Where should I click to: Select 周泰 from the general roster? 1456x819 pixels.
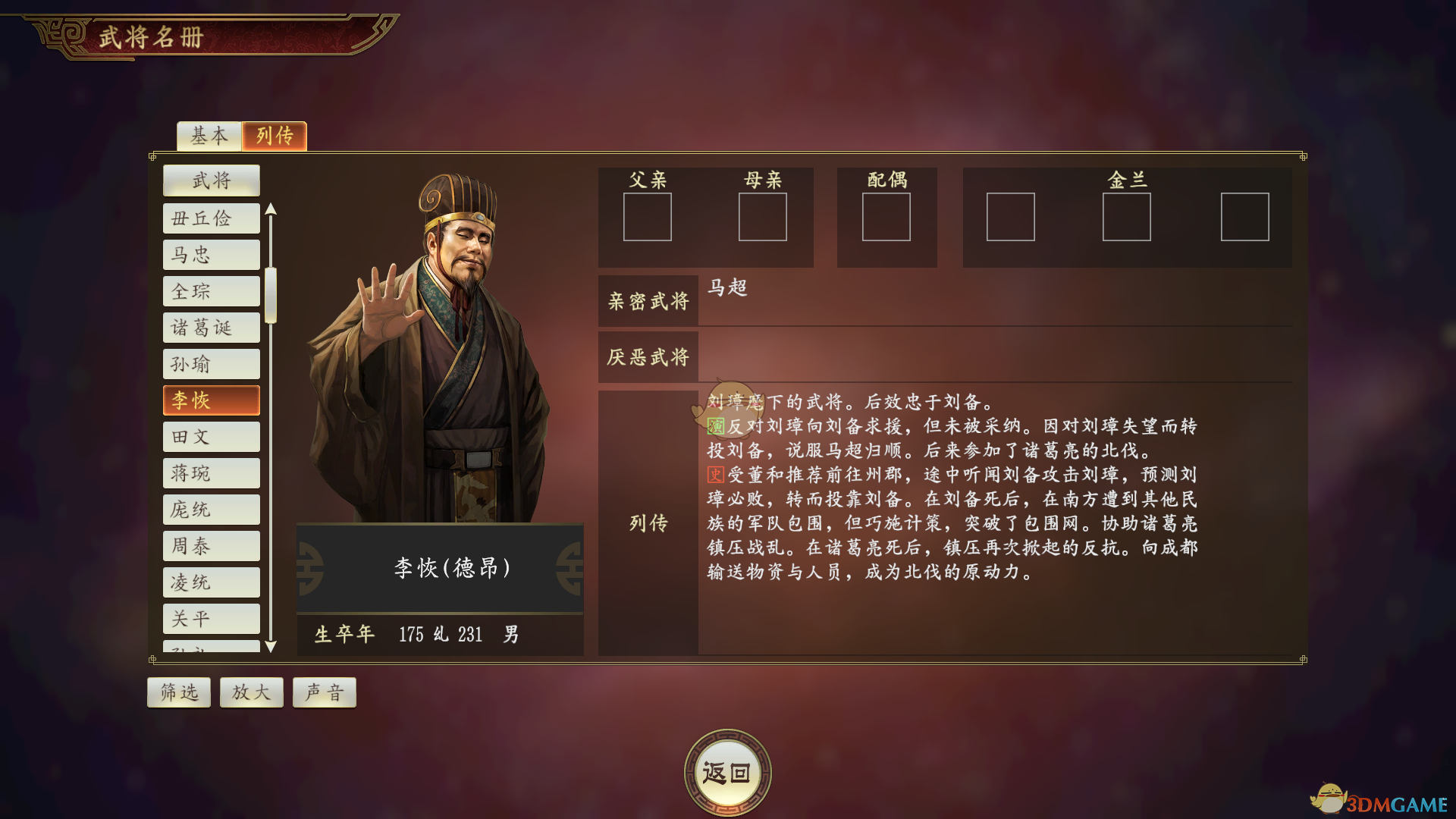pyautogui.click(x=211, y=545)
